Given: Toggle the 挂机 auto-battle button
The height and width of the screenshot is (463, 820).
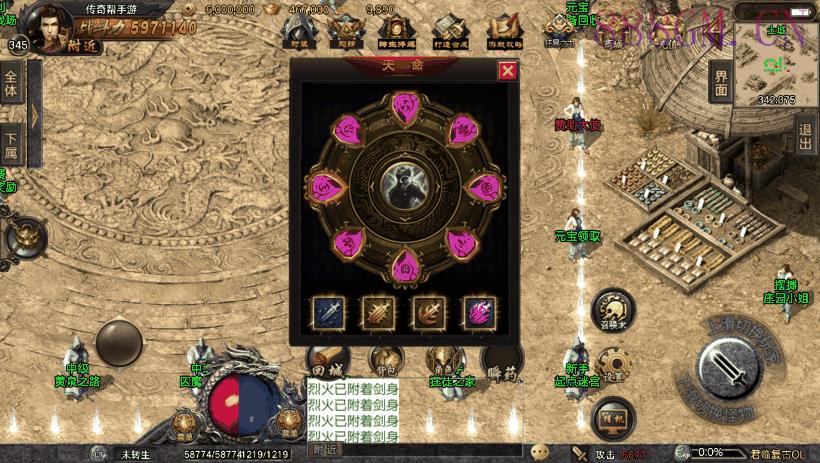Looking at the screenshot, I should [612, 419].
